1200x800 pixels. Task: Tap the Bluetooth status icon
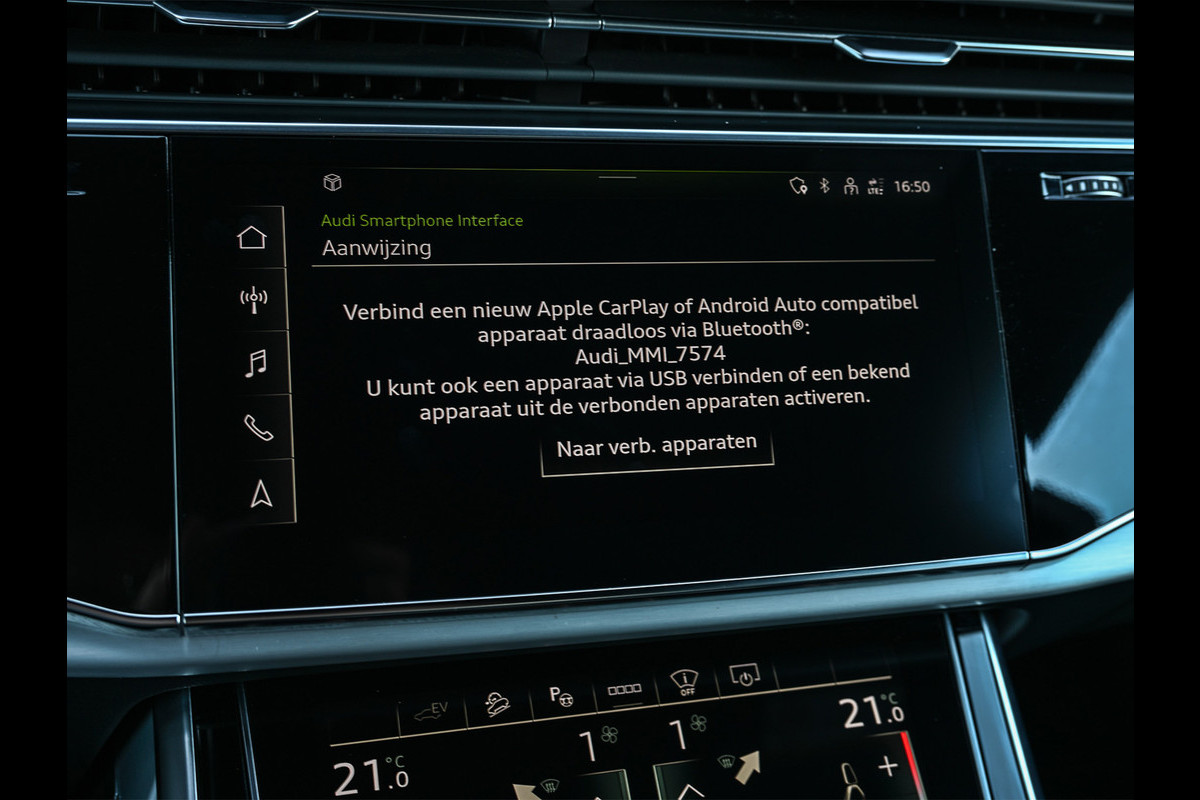point(825,186)
